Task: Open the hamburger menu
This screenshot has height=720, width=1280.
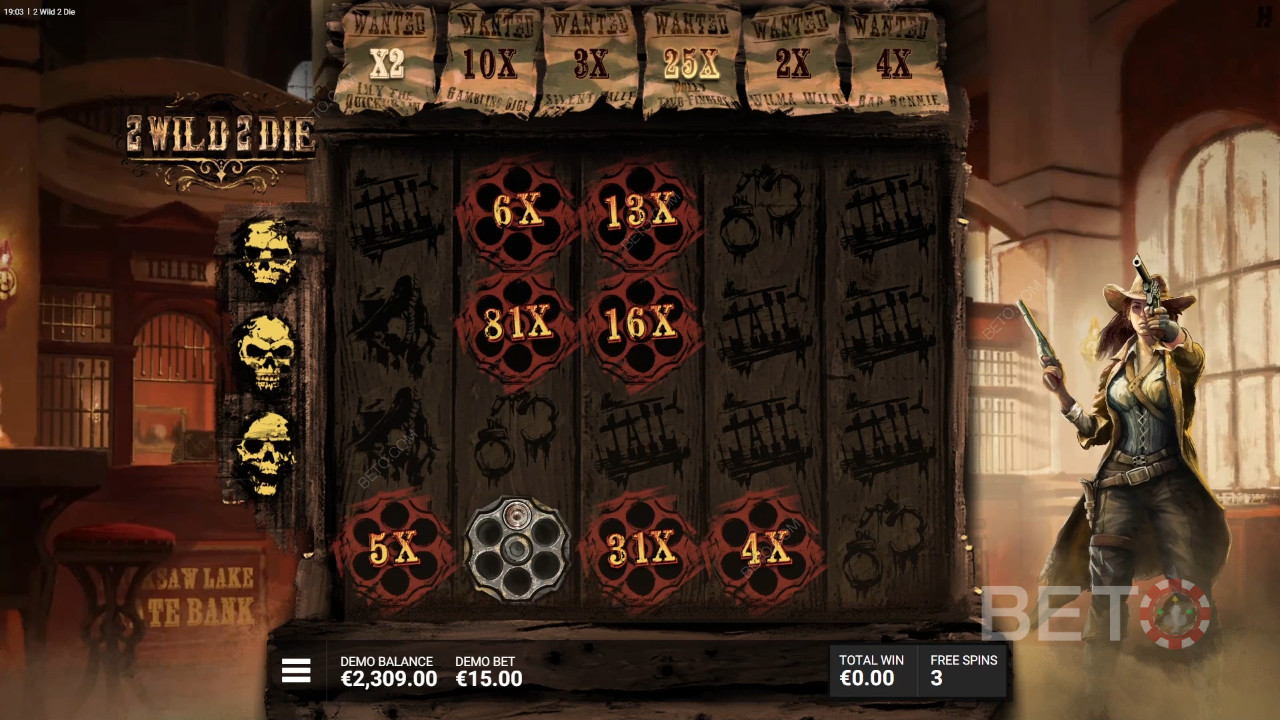Action: pos(296,671)
